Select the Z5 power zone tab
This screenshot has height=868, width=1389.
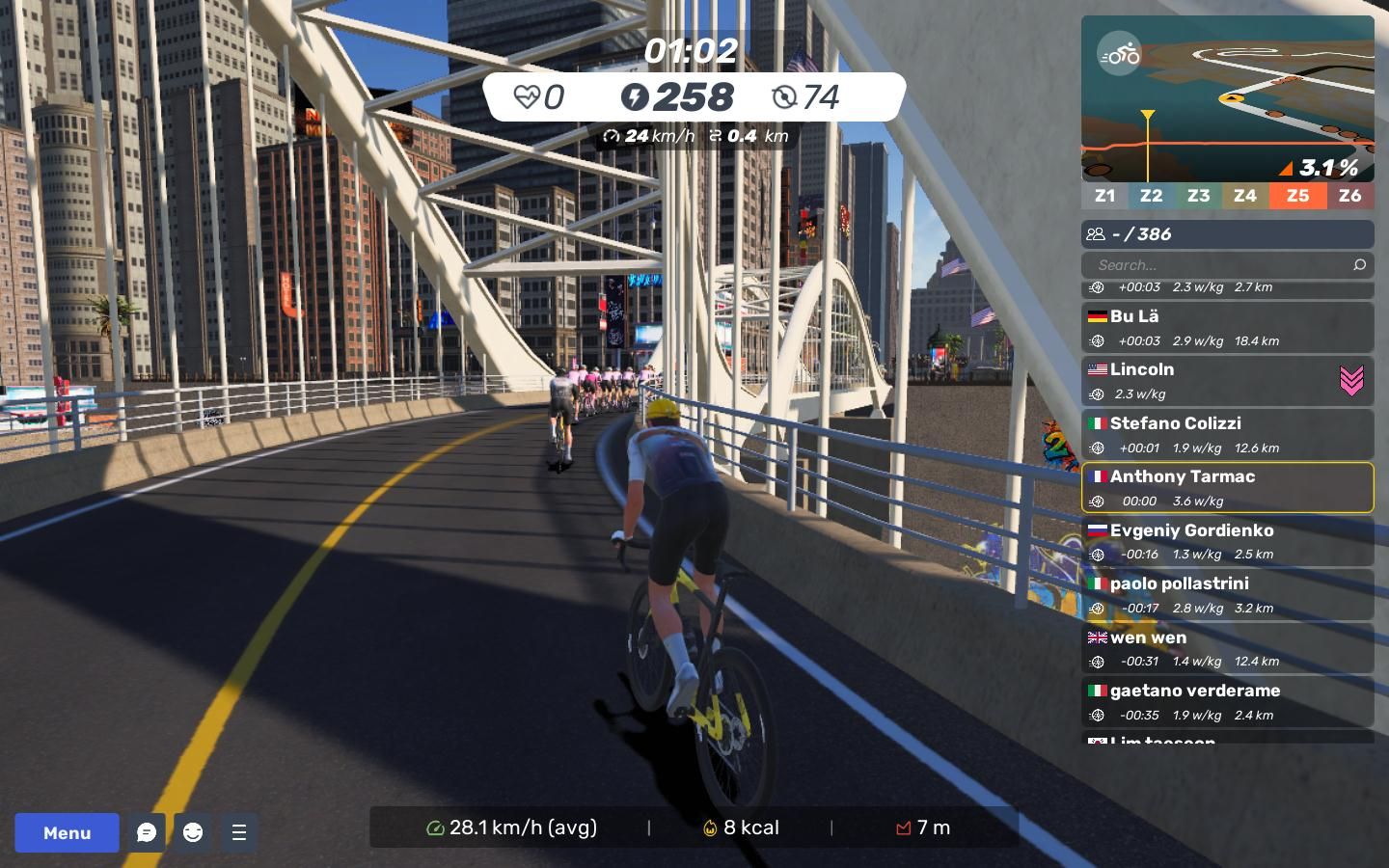(x=1297, y=196)
